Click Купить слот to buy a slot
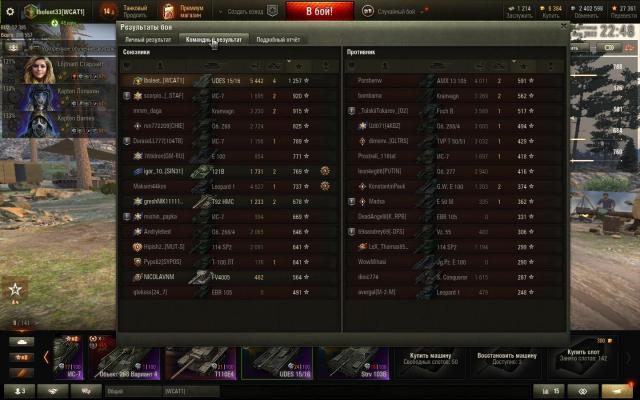Image resolution: width=640 pixels, height=400 pixels. pos(582,356)
